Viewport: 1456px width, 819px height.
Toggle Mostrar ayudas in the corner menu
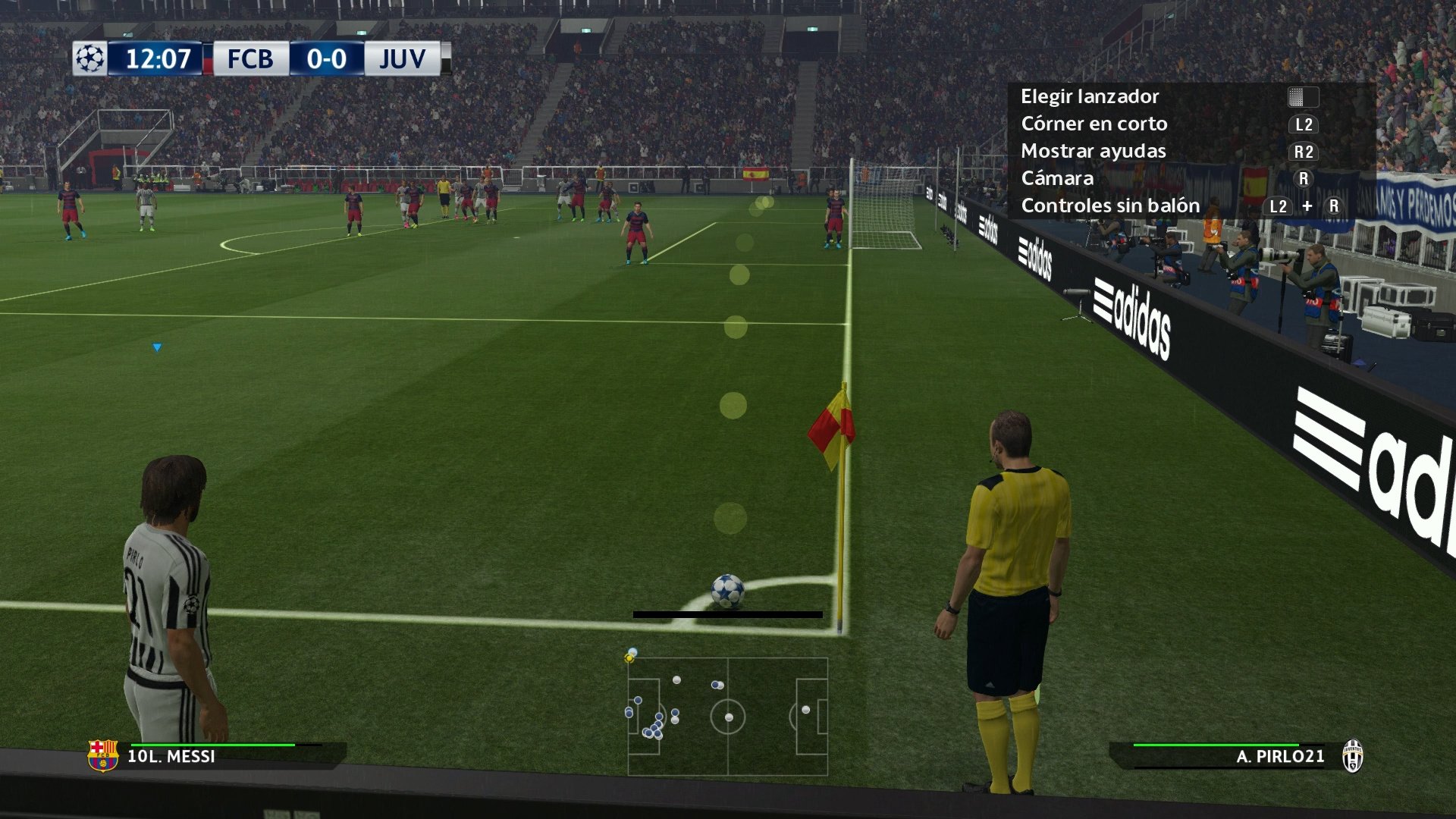tap(1094, 151)
